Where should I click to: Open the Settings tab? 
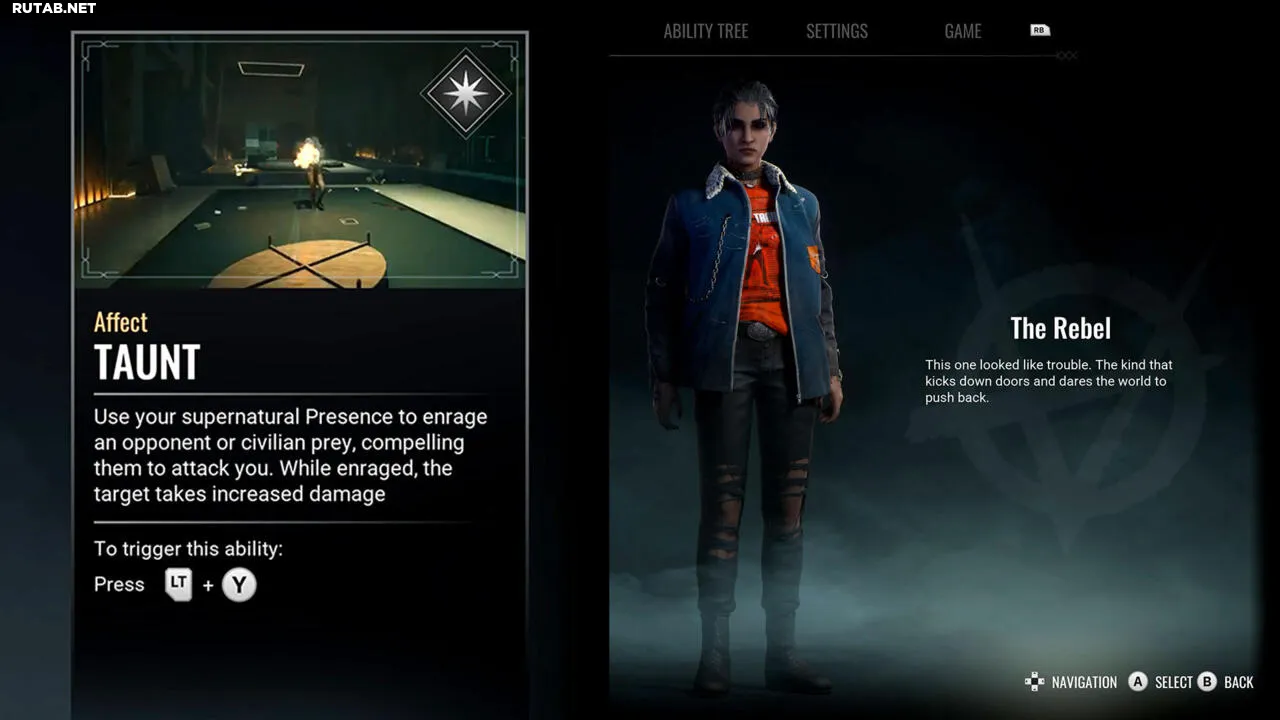(837, 31)
